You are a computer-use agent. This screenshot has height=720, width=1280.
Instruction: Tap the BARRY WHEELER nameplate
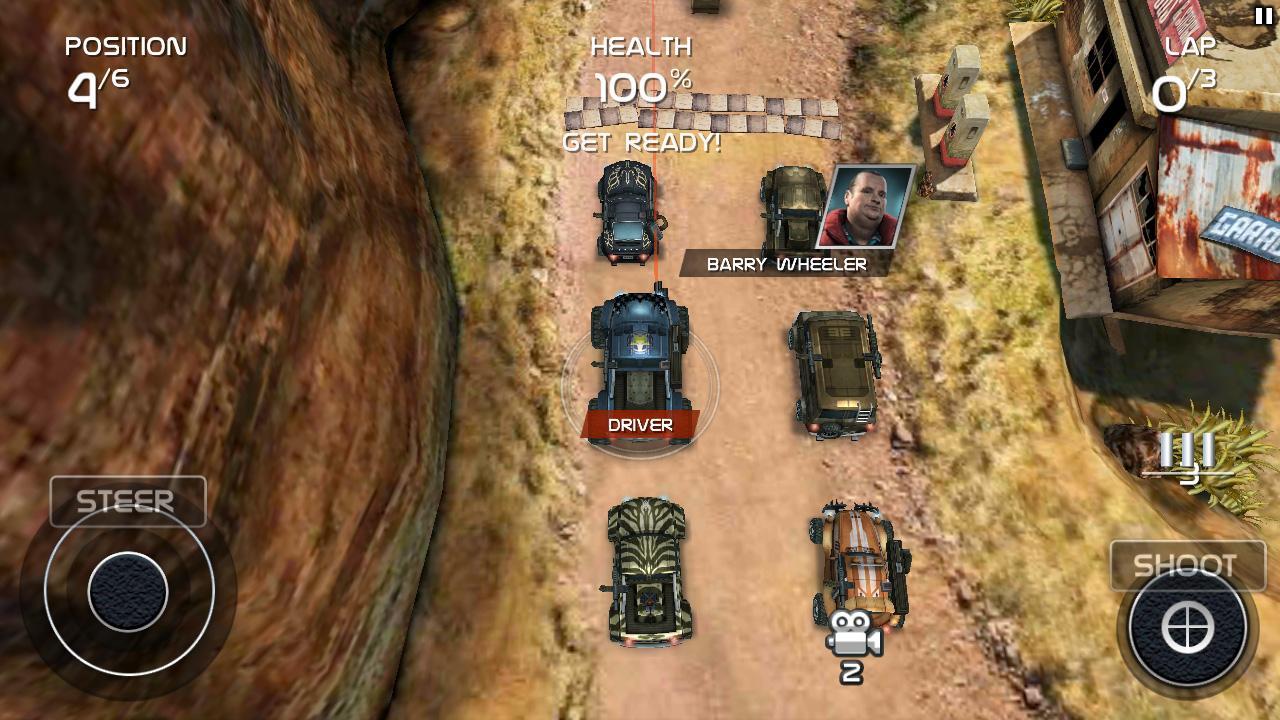tap(786, 264)
